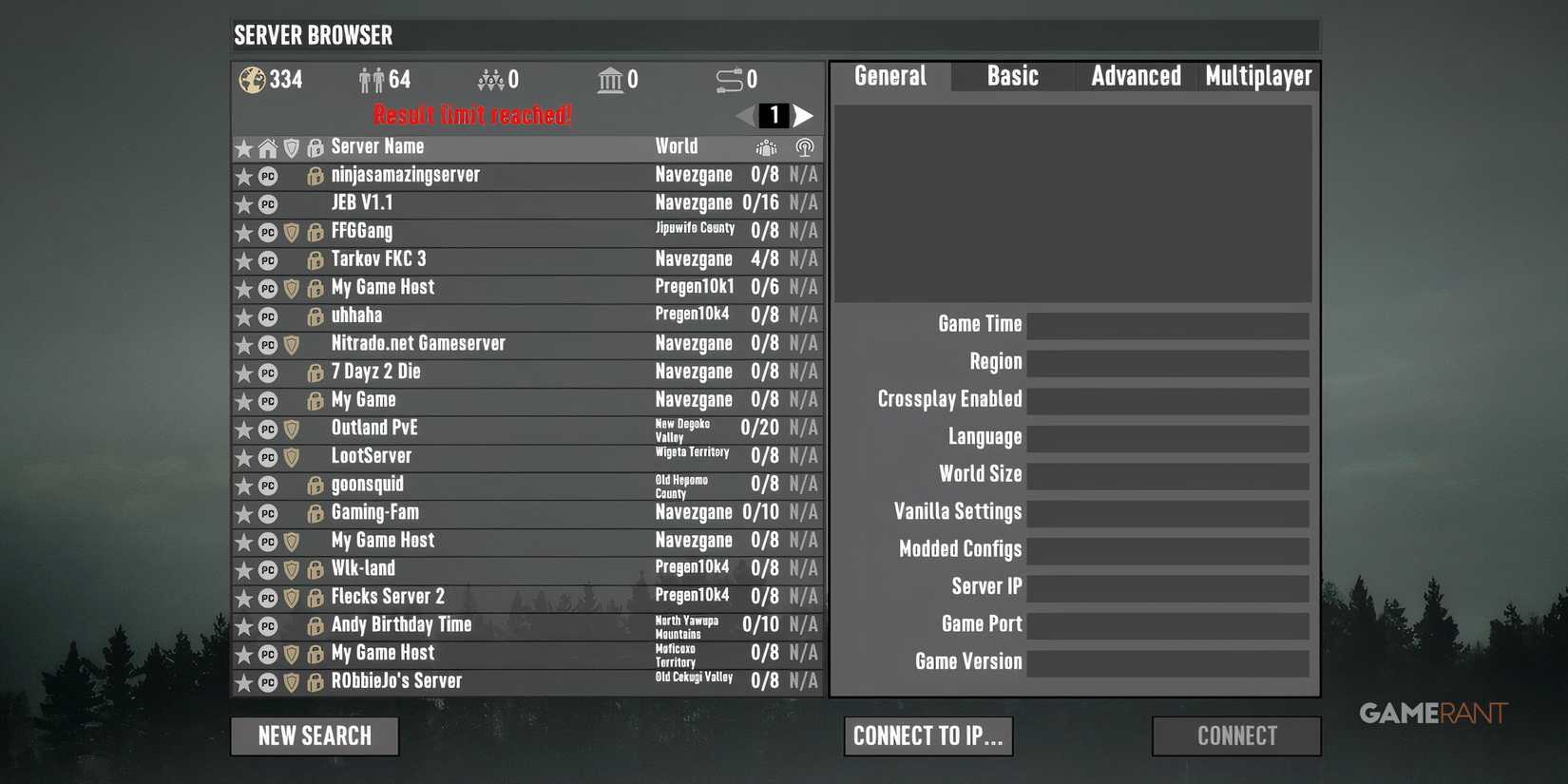Screen dimensions: 1568x784
Task: Click the antenna ping column icon
Action: [x=803, y=147]
